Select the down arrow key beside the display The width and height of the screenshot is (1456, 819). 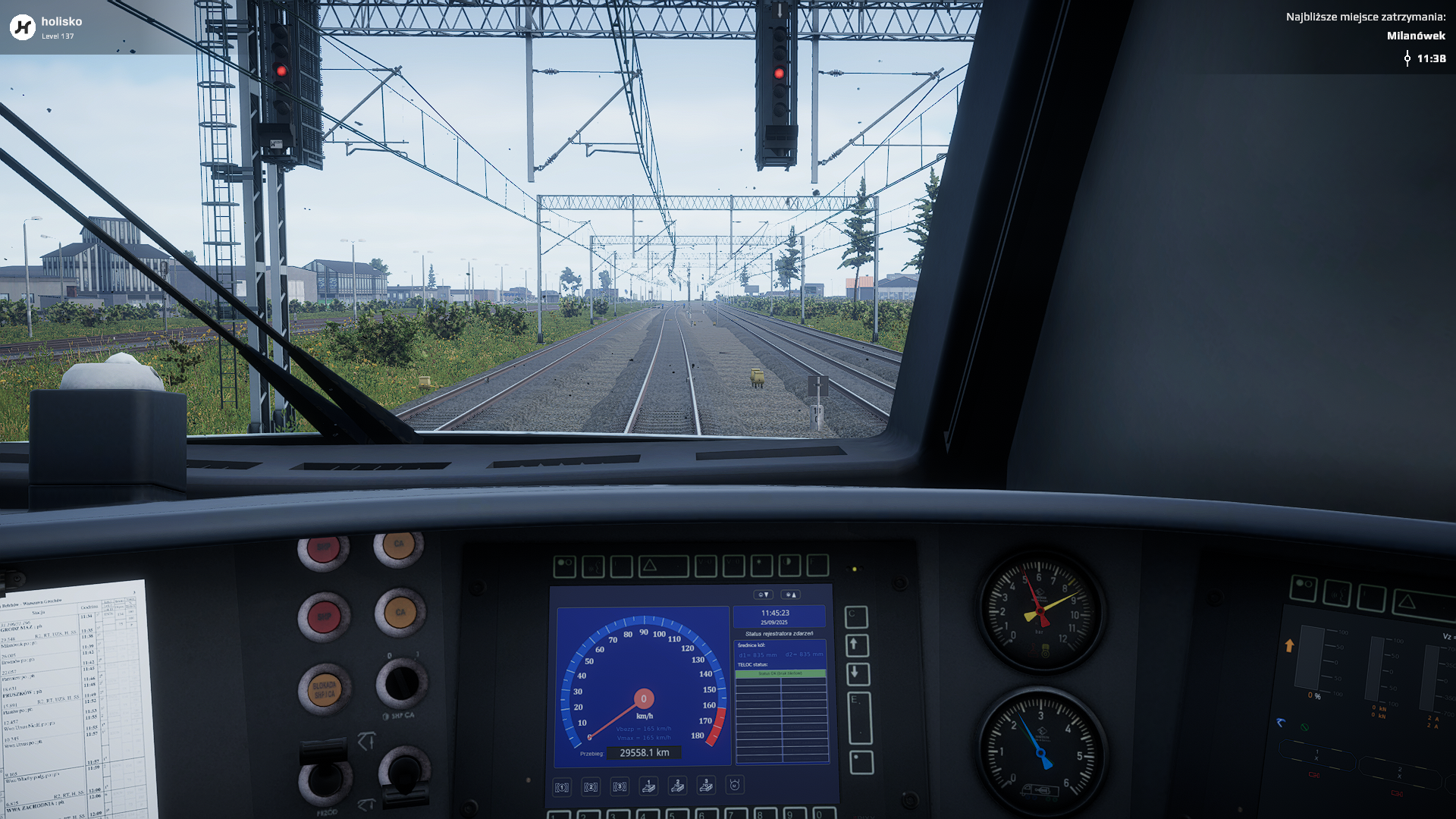tap(856, 673)
